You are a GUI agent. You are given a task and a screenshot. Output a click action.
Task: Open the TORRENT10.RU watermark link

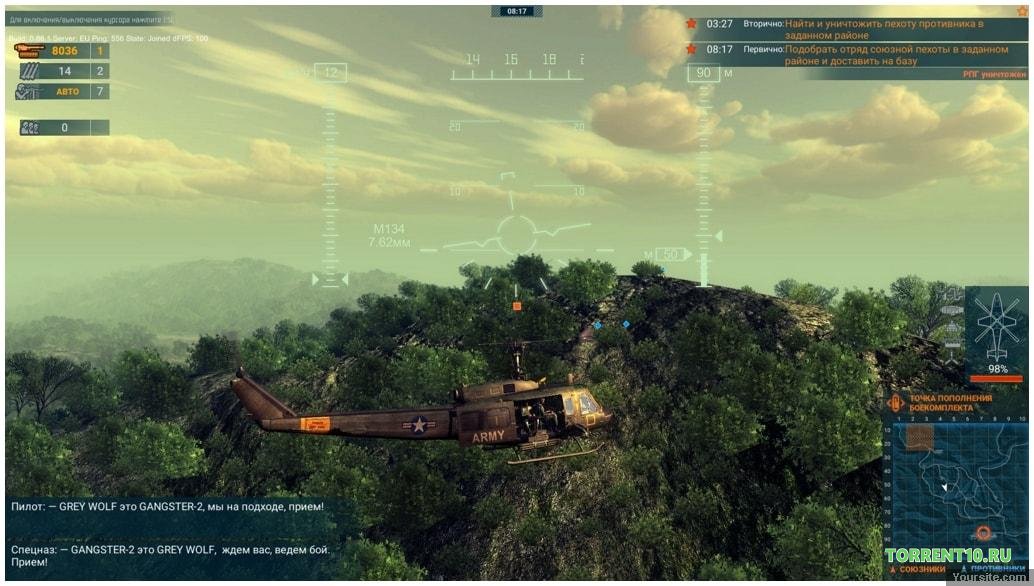tap(947, 555)
